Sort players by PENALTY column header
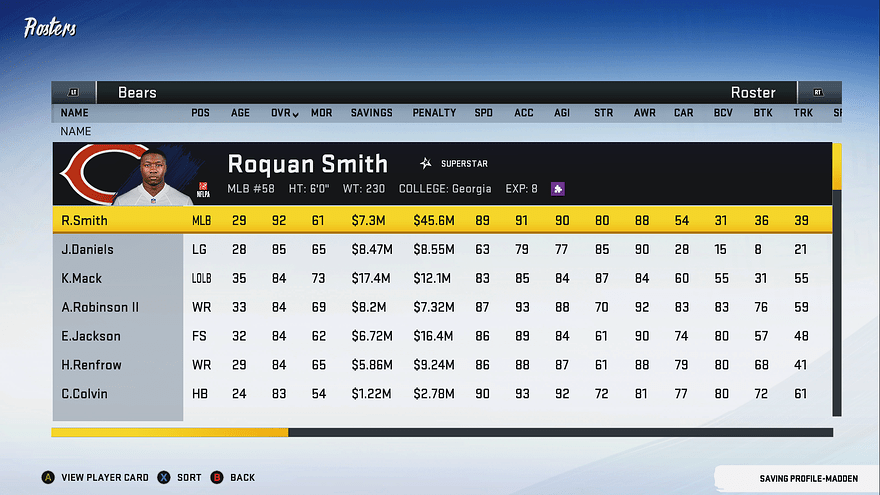 click(434, 113)
